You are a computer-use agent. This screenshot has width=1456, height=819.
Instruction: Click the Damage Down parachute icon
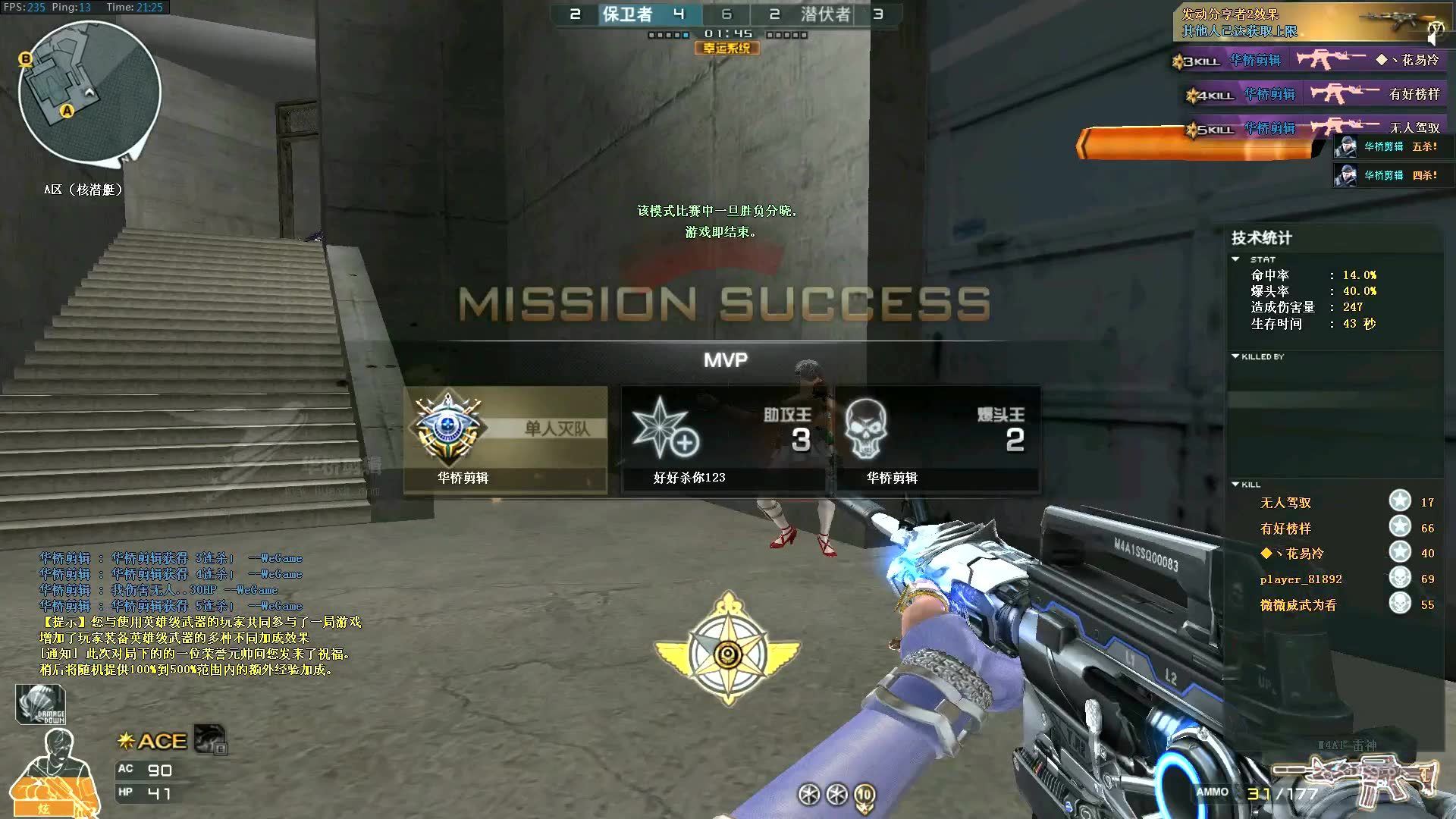tap(41, 704)
